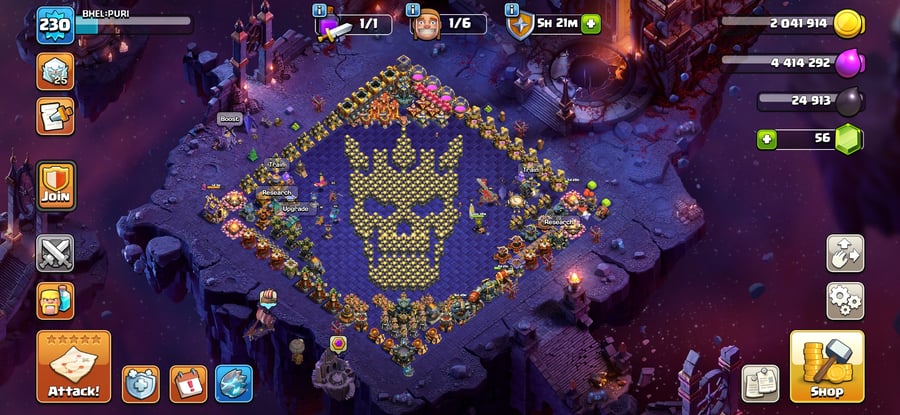
Task: Show info for the builder 1/6 counter
Action: [414, 10]
